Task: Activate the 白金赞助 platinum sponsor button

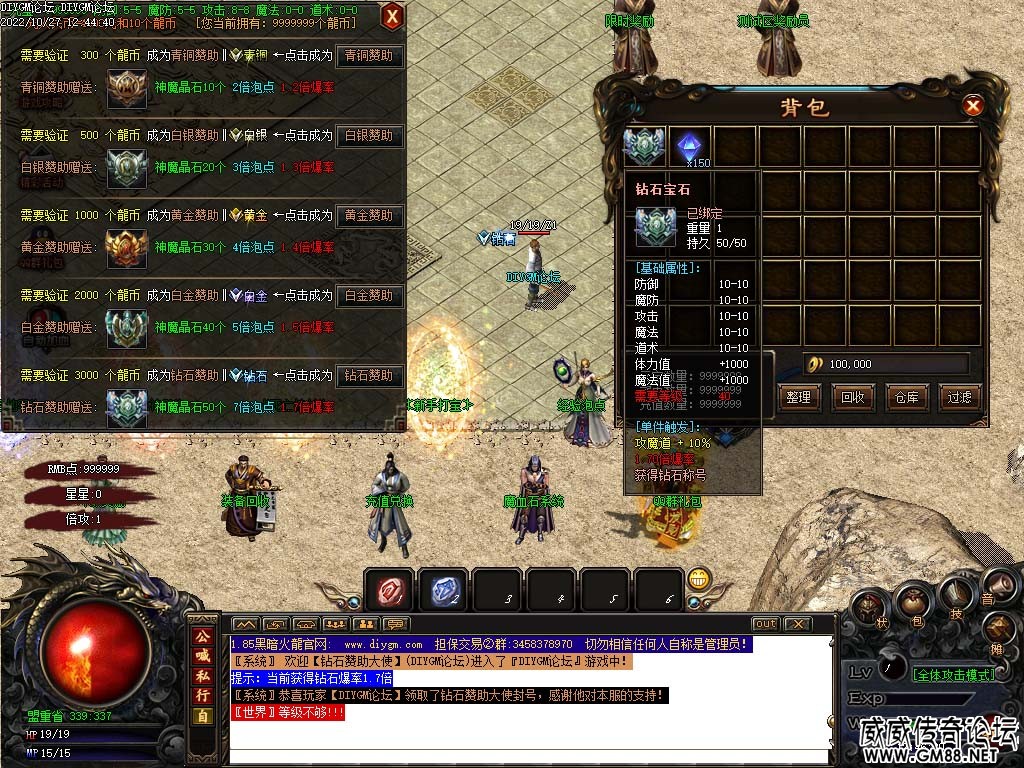Action: click(369, 296)
